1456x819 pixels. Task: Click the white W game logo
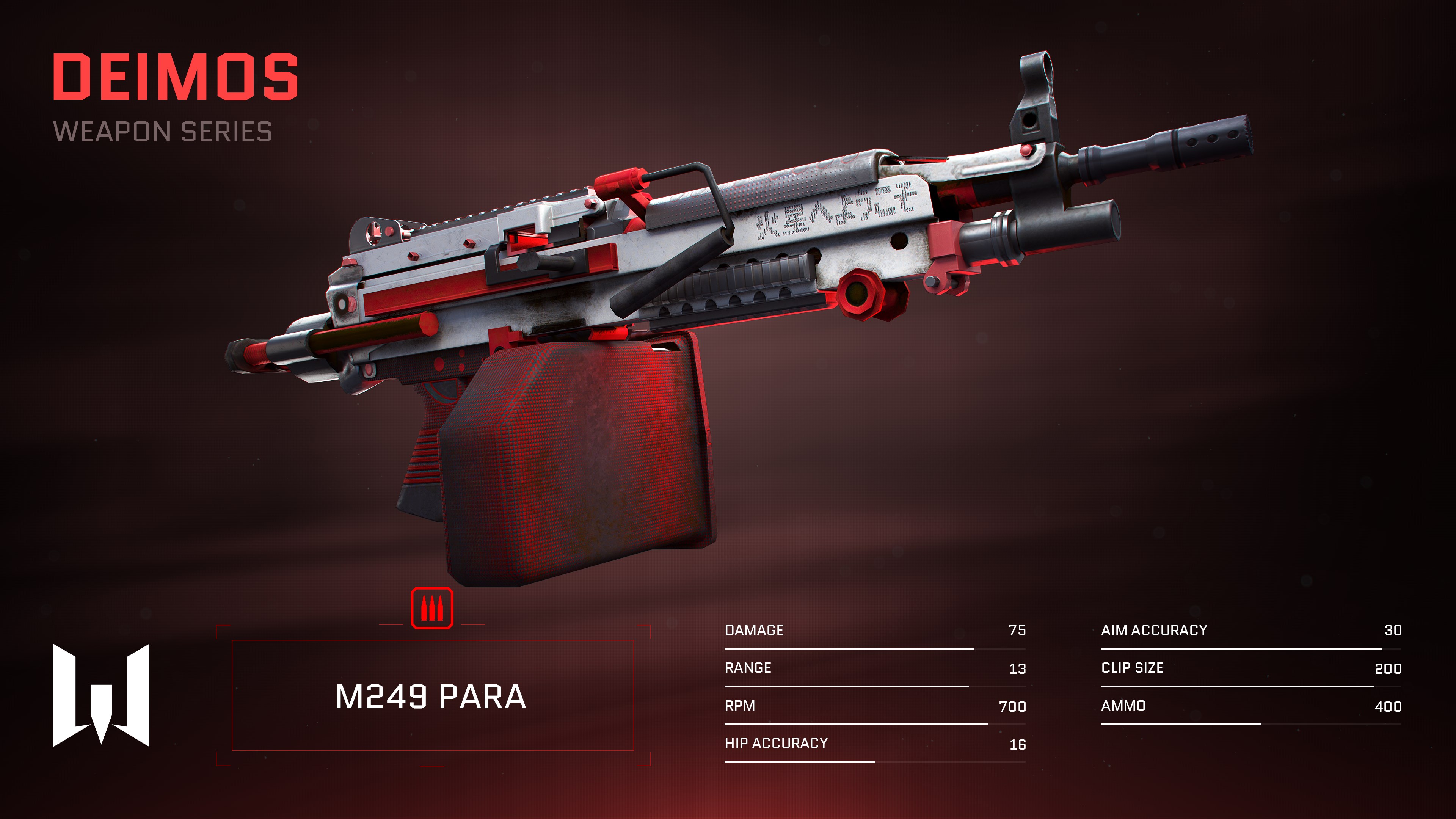(x=101, y=695)
